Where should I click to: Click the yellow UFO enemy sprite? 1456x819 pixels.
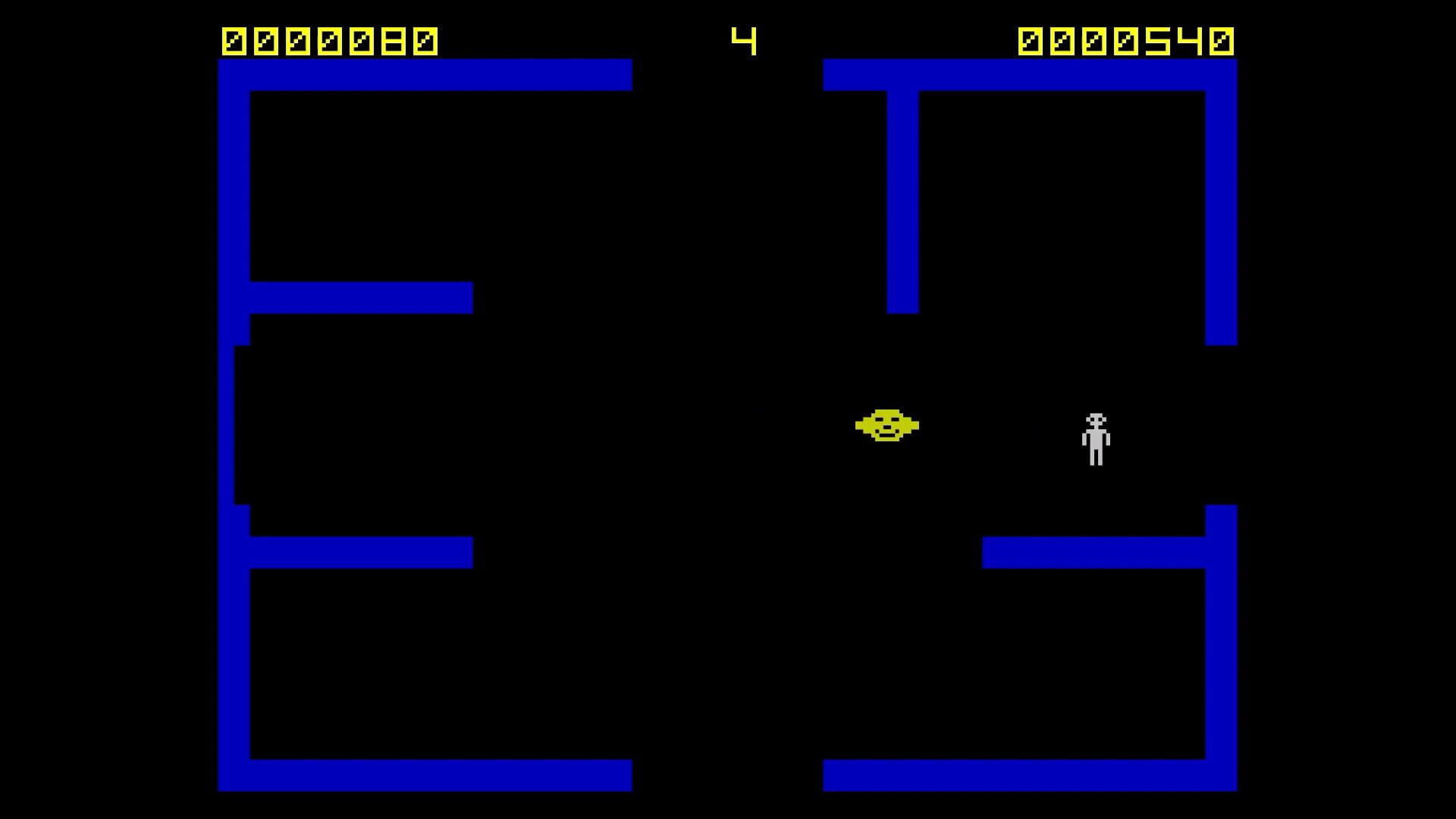pyautogui.click(x=889, y=427)
